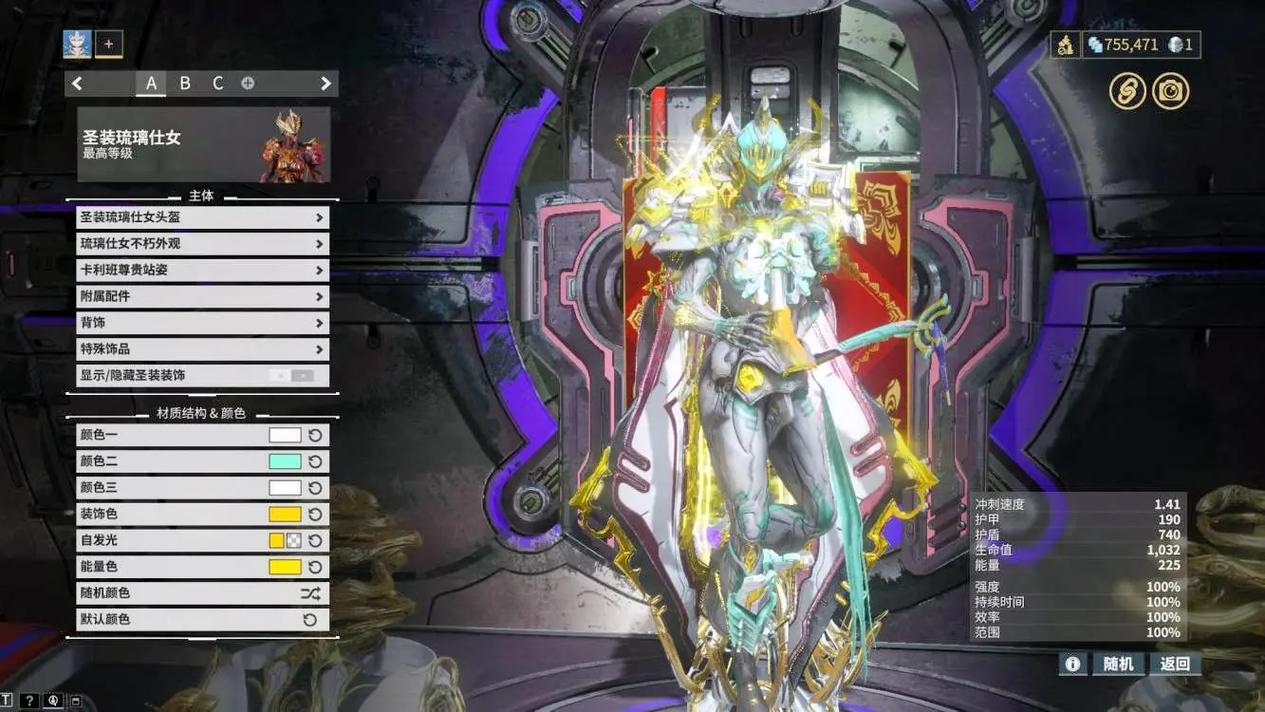Viewport: 1265px width, 712px height.
Task: Open the camera capture icon
Action: tap(1170, 92)
